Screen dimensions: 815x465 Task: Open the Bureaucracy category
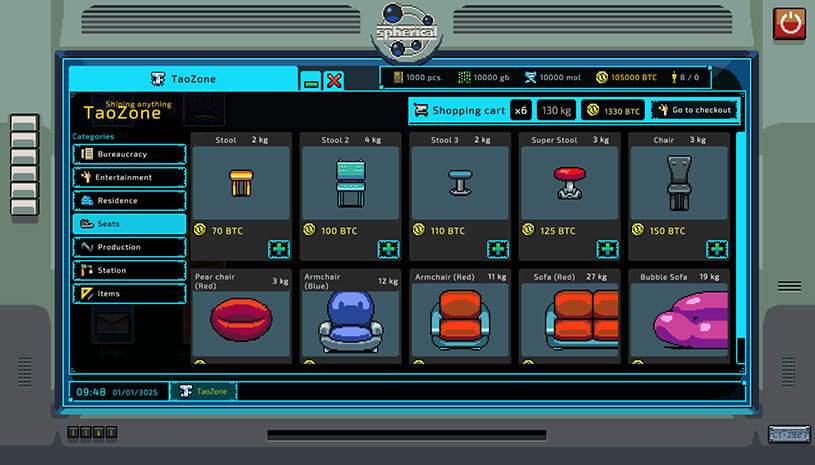129,154
